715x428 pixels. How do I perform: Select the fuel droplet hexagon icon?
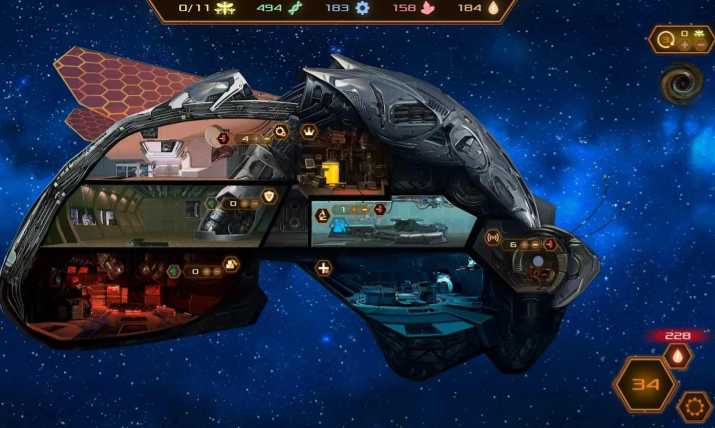[679, 356]
